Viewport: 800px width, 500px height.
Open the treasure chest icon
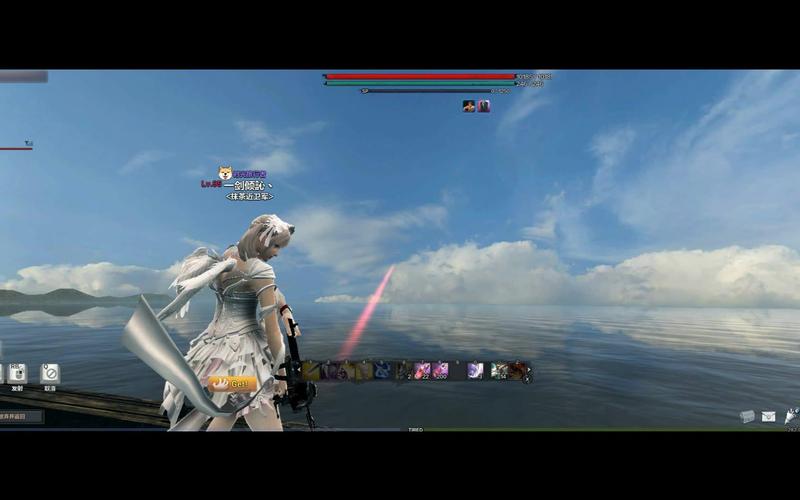(747, 416)
